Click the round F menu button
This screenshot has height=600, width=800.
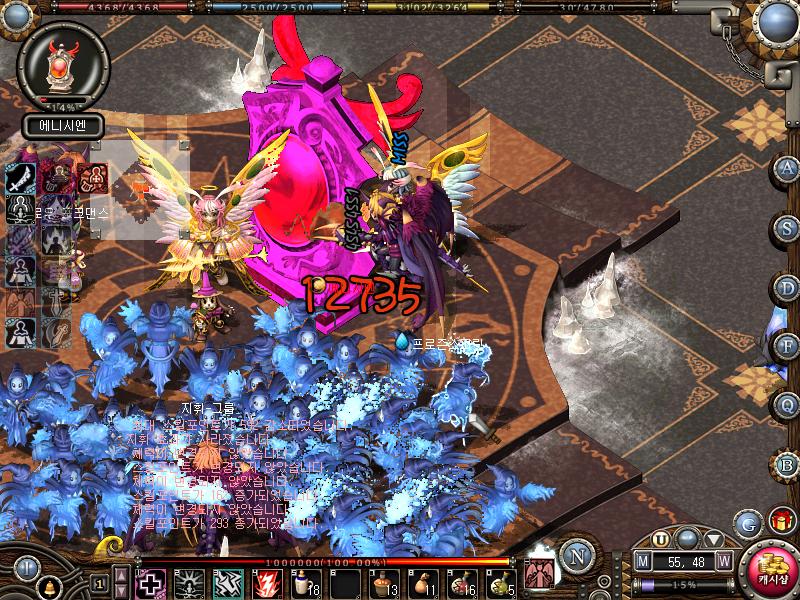click(x=788, y=346)
